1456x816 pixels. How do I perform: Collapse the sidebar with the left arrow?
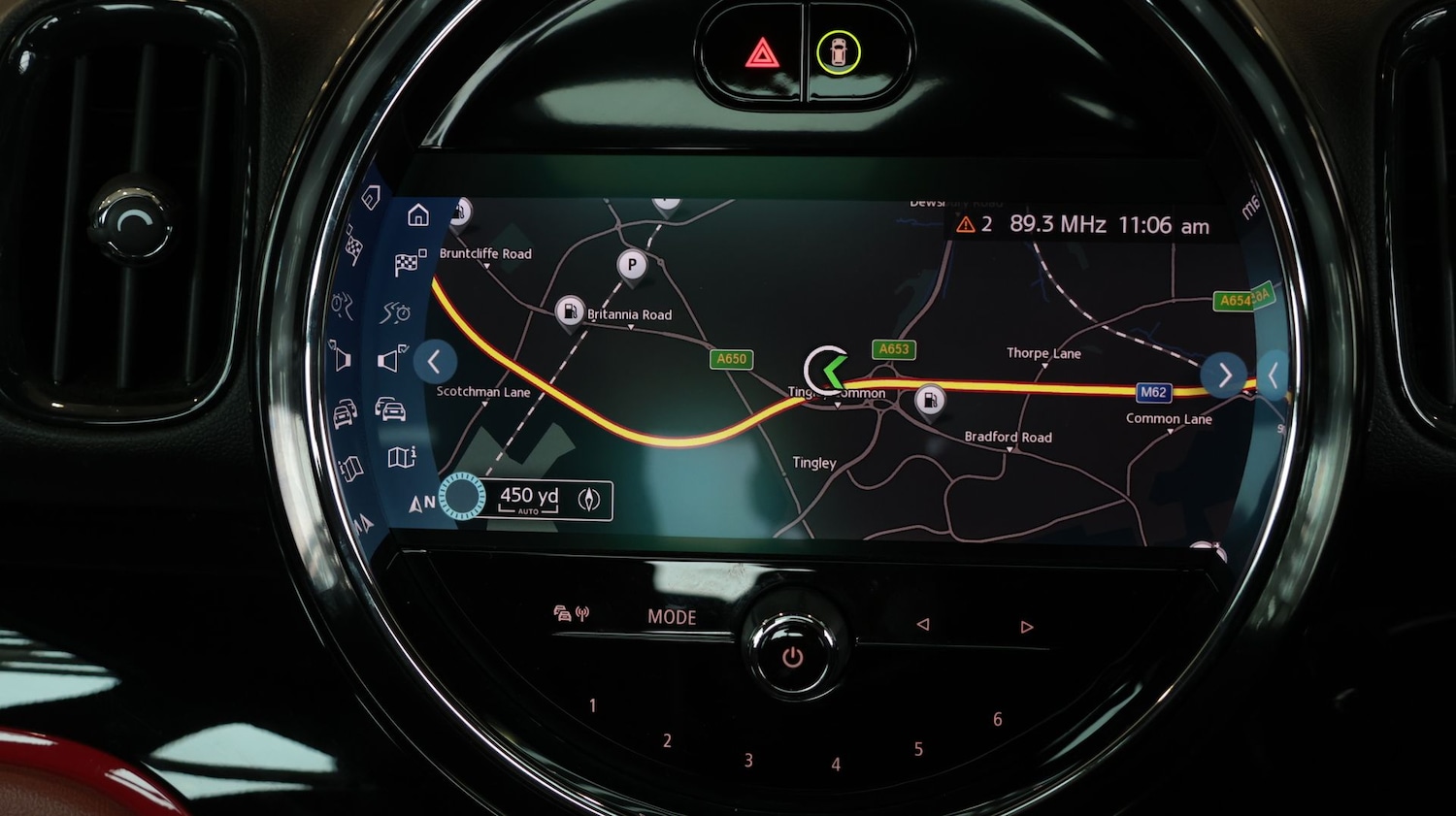click(x=434, y=362)
